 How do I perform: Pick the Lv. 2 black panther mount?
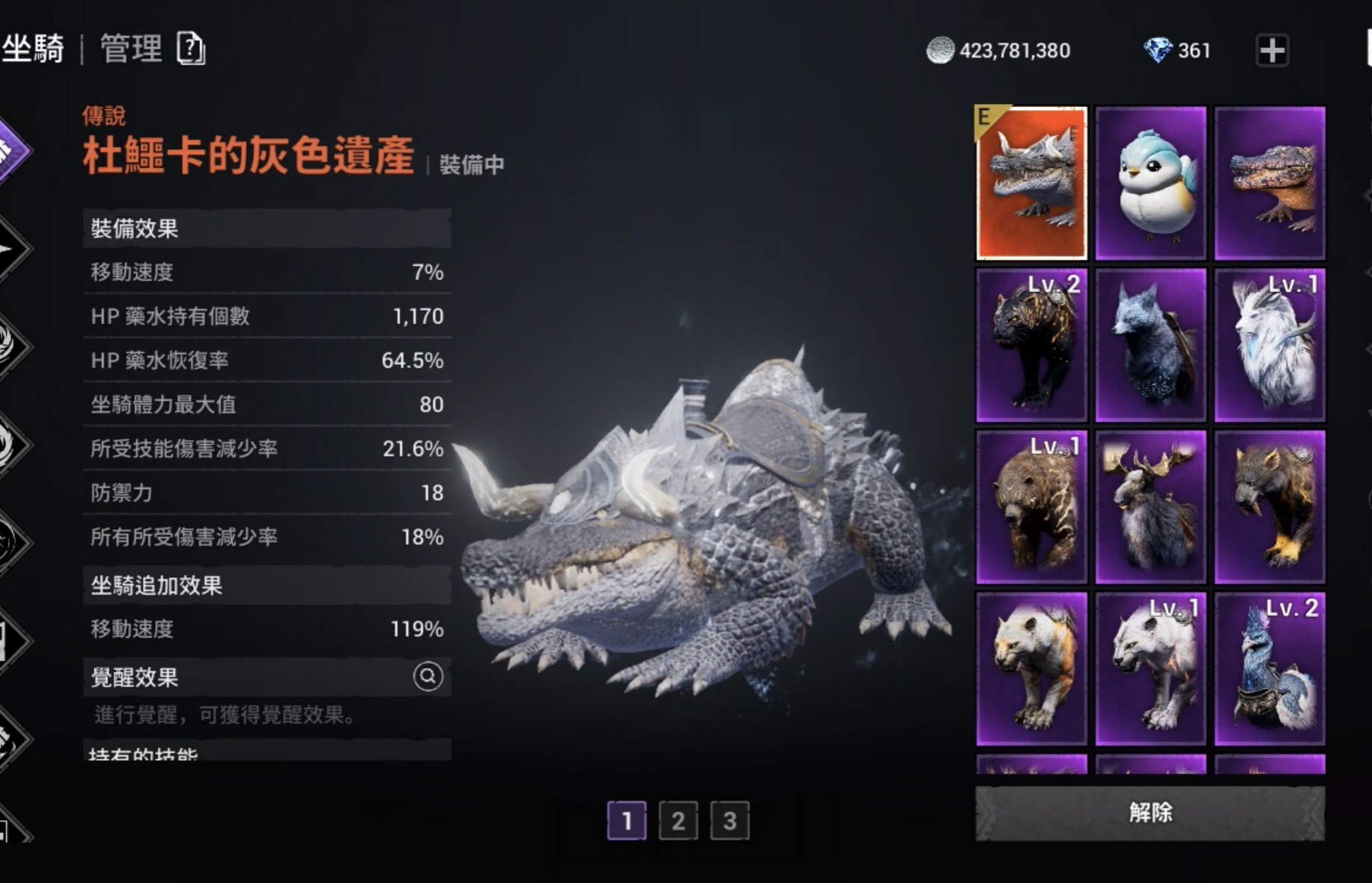coord(1031,345)
